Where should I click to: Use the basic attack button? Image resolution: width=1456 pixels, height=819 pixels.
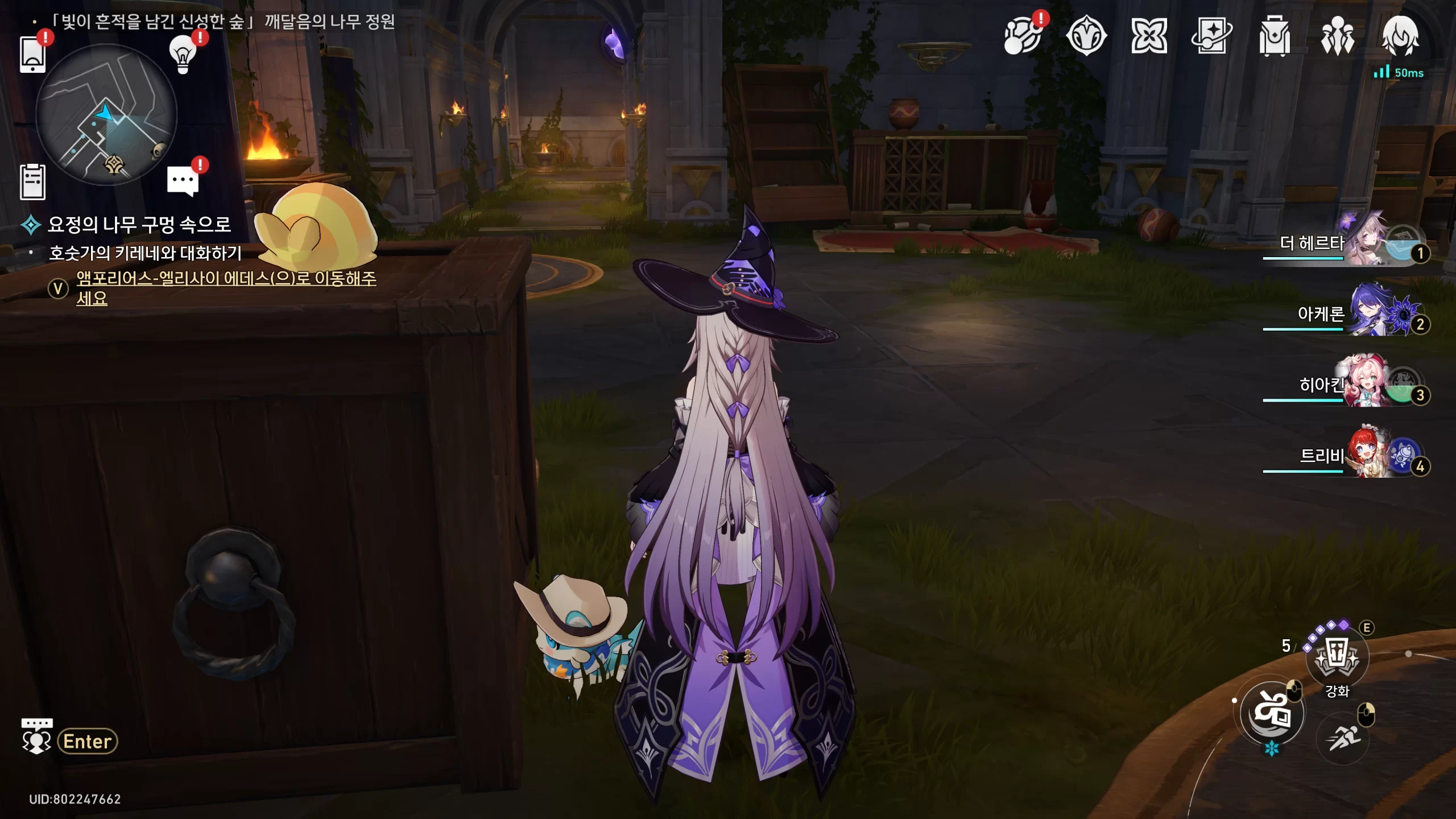pos(1272,713)
